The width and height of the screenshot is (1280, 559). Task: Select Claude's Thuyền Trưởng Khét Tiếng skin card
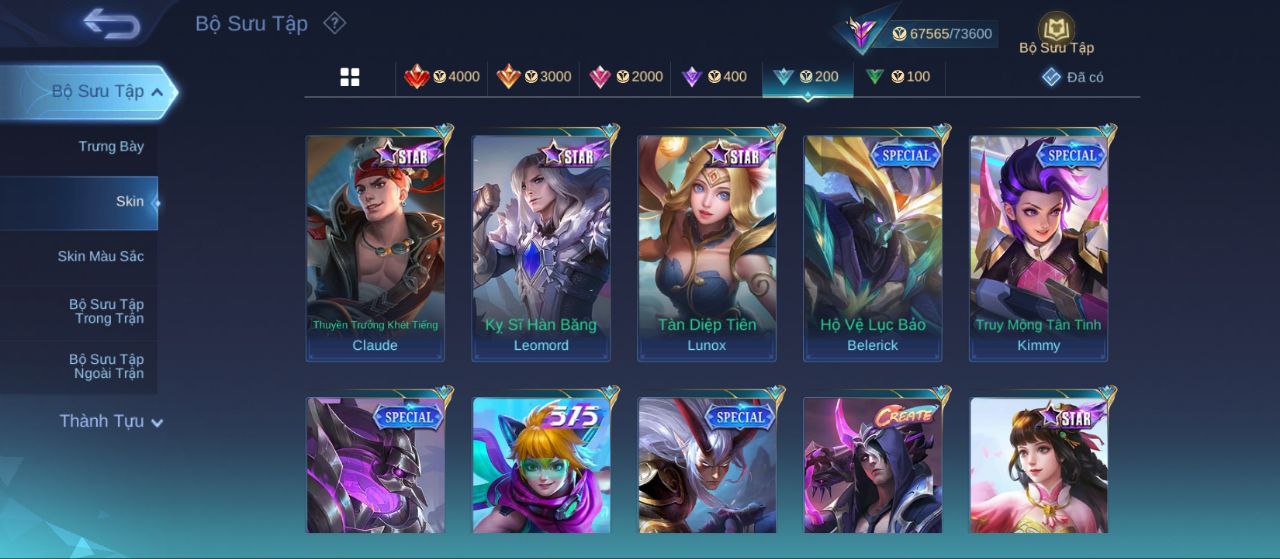[375, 247]
